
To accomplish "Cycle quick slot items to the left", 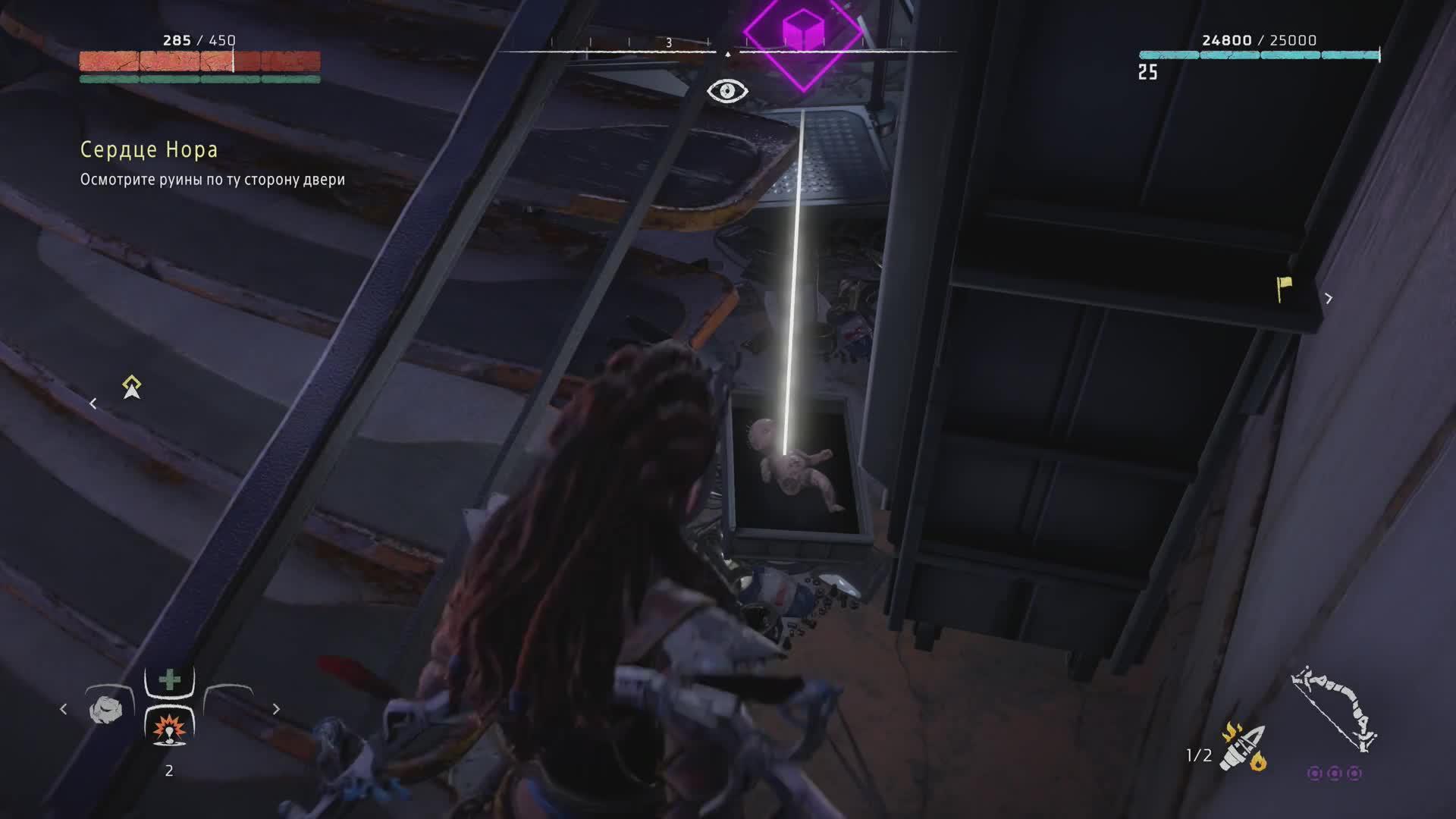I will click(x=64, y=709).
